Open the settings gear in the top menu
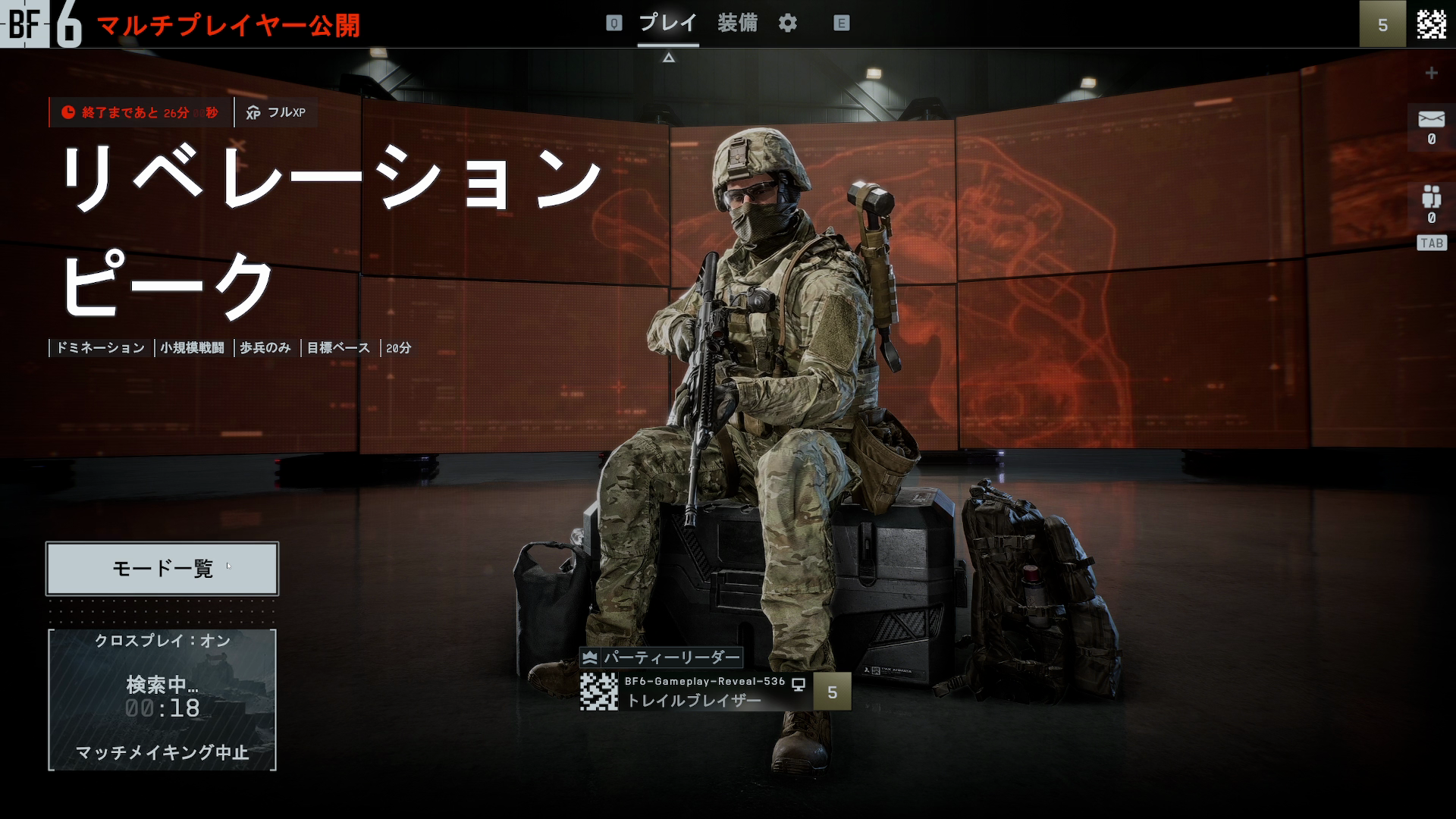Image resolution: width=1456 pixels, height=819 pixels. tap(788, 23)
